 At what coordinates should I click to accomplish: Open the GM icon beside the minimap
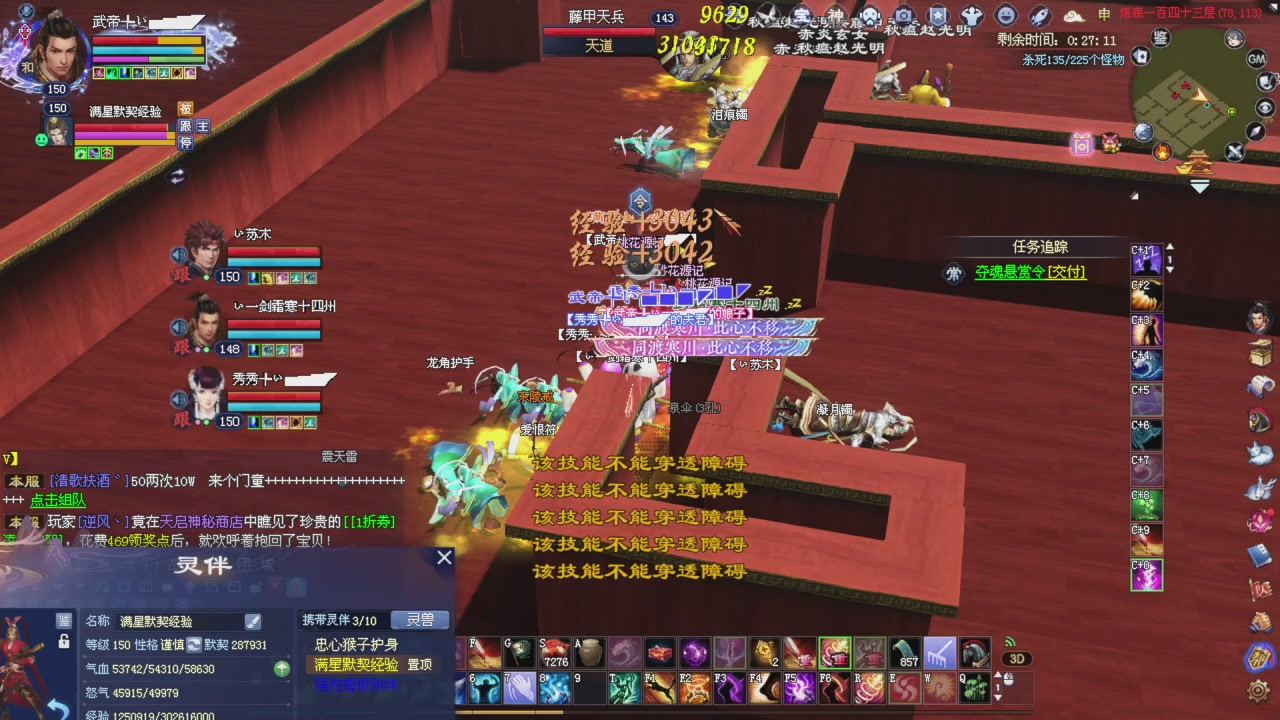coord(1256,59)
